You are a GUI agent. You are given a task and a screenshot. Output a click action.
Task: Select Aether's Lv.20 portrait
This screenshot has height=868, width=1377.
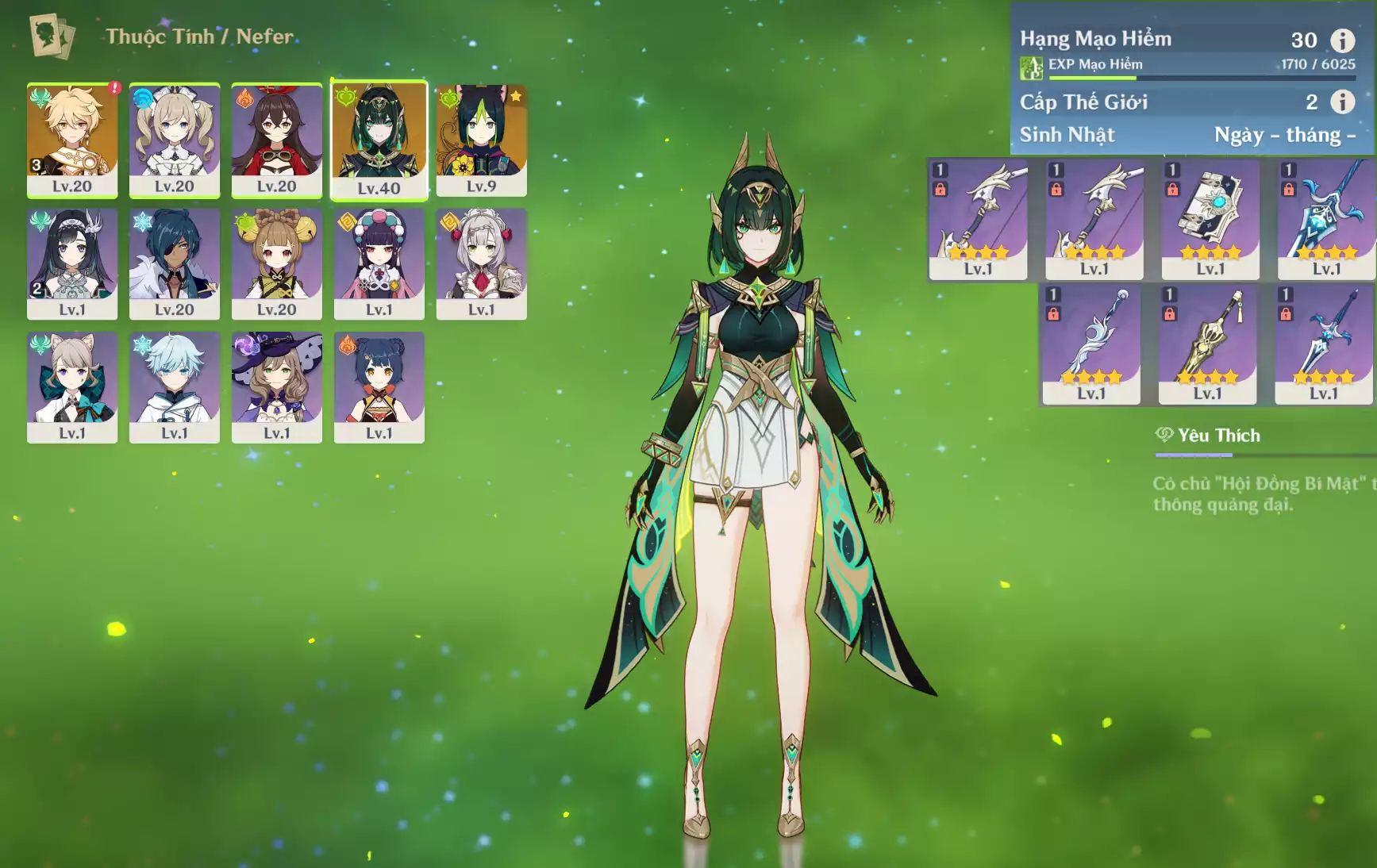tap(72, 140)
